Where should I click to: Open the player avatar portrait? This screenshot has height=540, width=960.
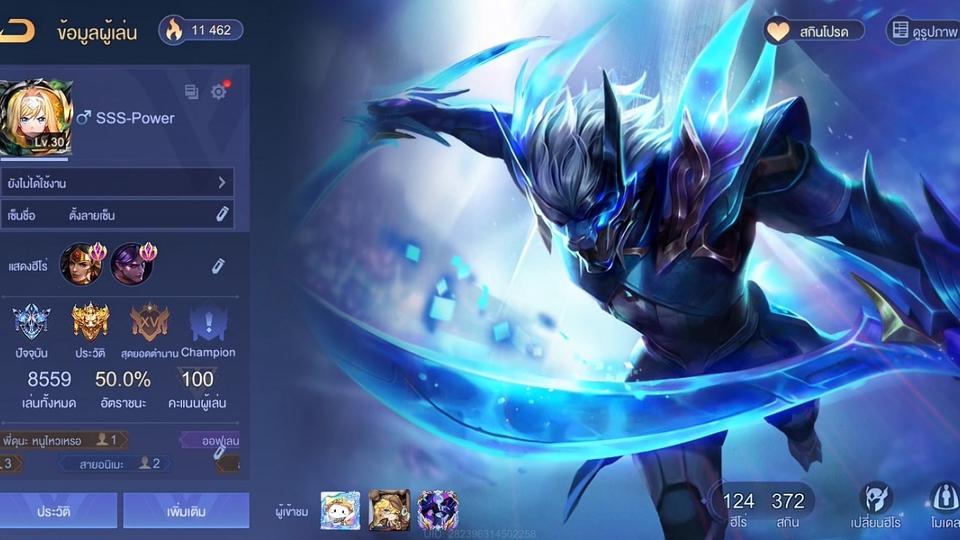pos(36,118)
